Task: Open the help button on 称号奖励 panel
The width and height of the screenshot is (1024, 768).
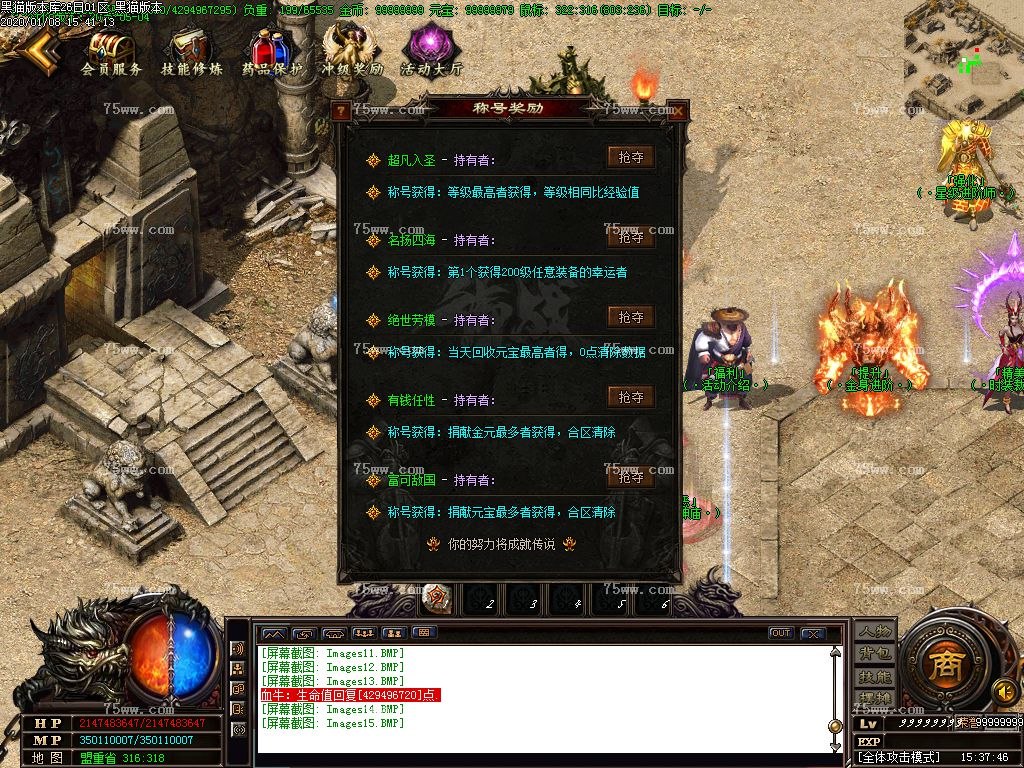Action: [343, 111]
